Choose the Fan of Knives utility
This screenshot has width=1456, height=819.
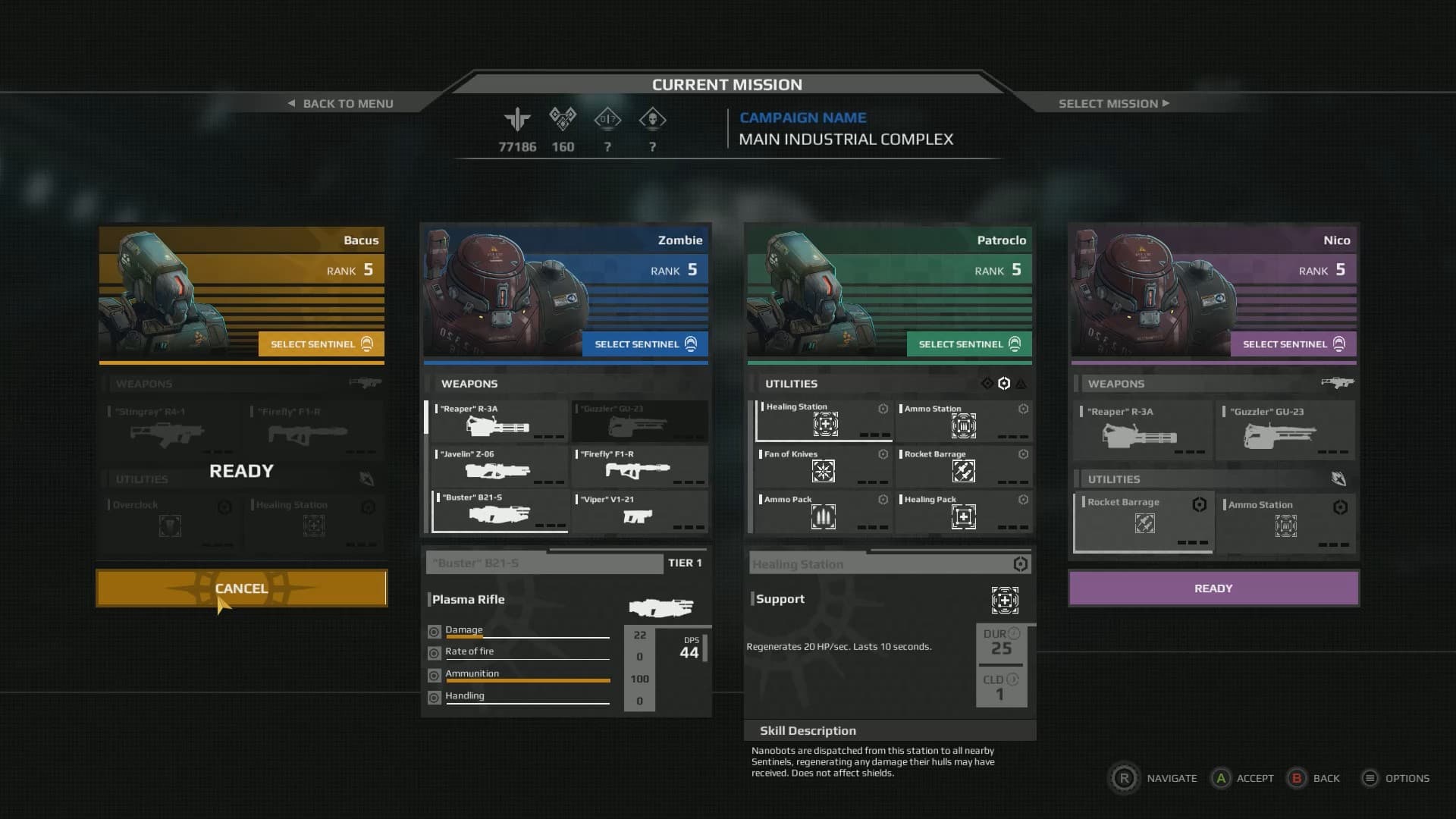tap(823, 466)
